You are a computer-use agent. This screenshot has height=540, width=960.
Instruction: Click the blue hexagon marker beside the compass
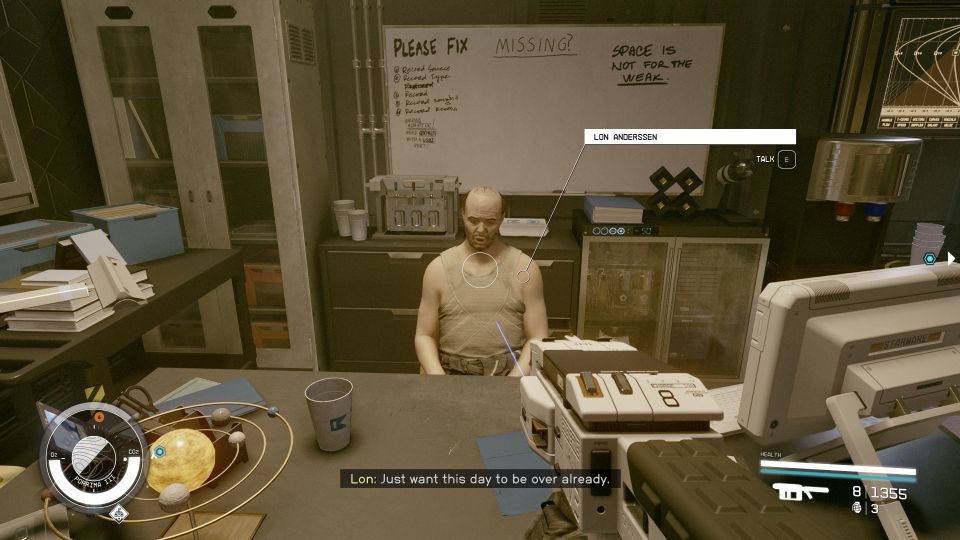point(159,452)
